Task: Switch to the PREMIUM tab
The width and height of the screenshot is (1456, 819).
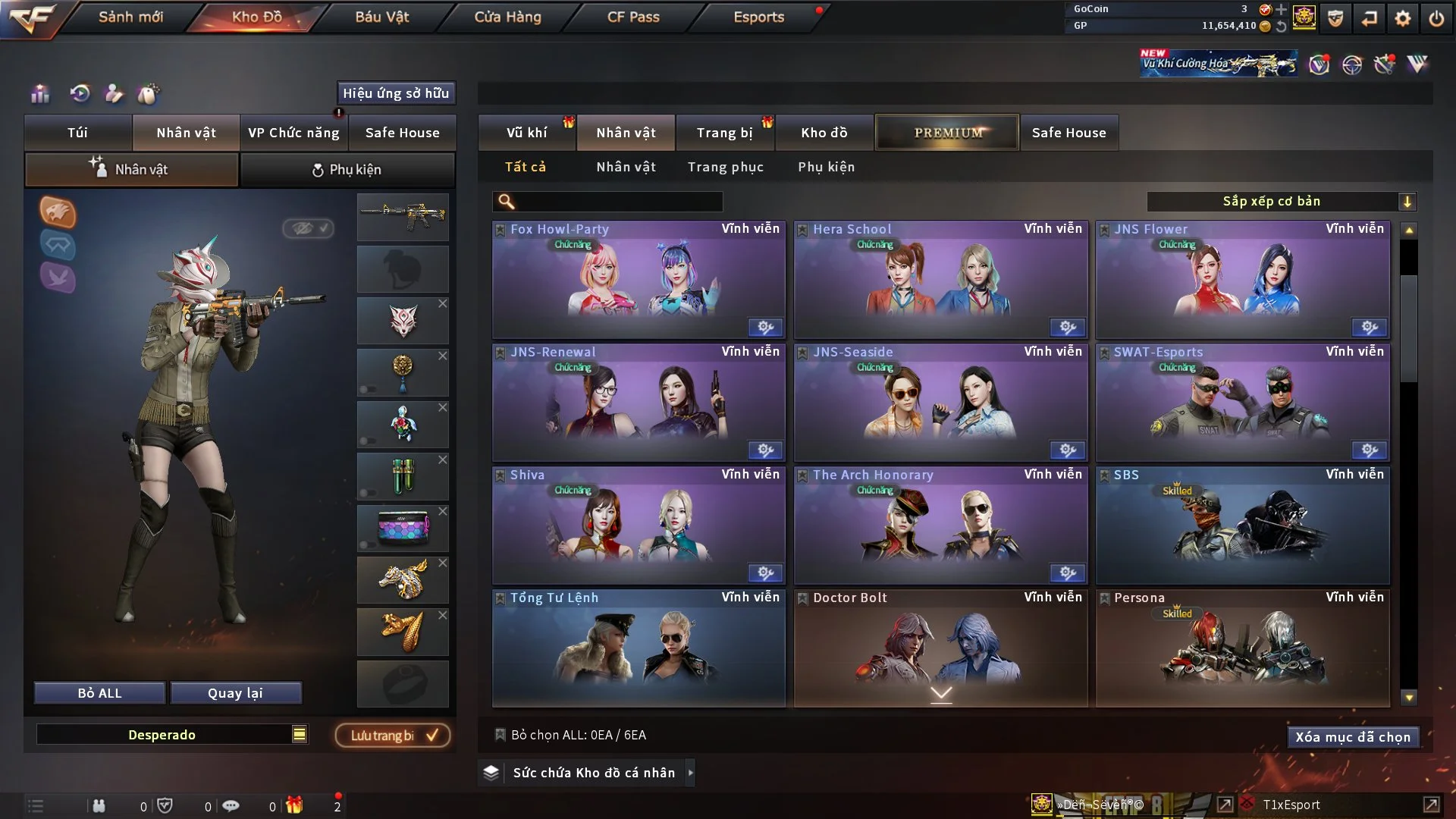Action: 947,133
